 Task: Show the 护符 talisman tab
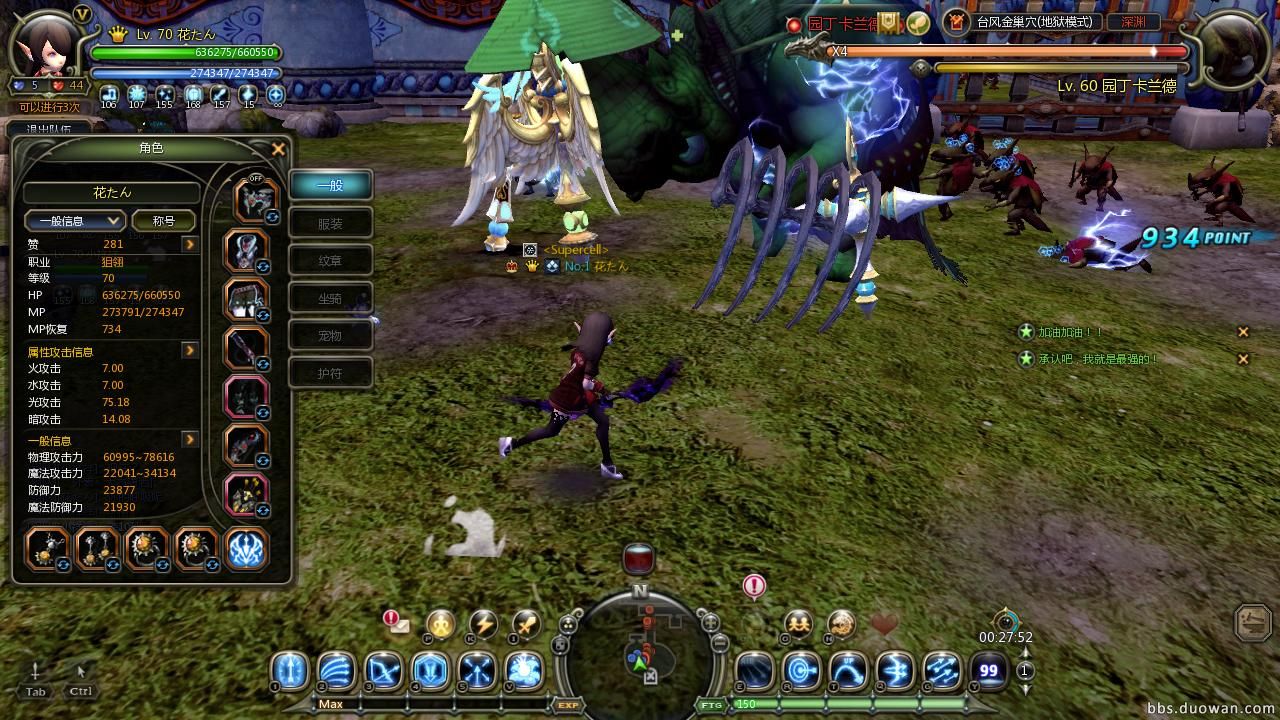click(330, 373)
